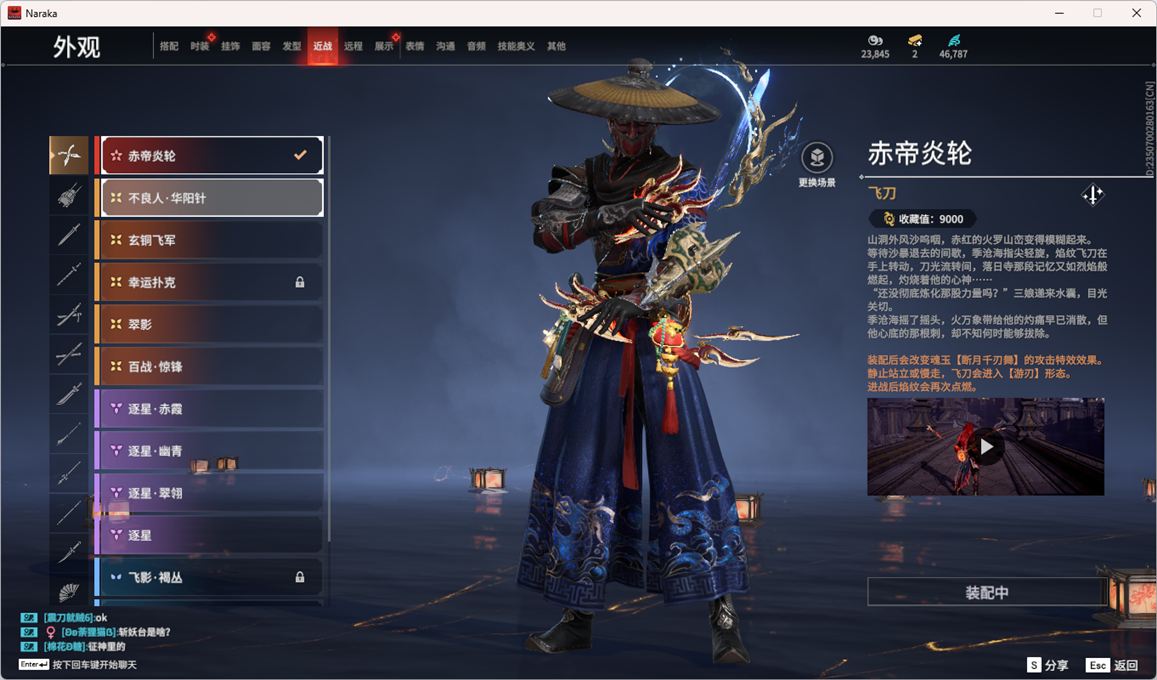Pick the locked 幸运扑克 skin
The width and height of the screenshot is (1157, 680).
point(210,282)
